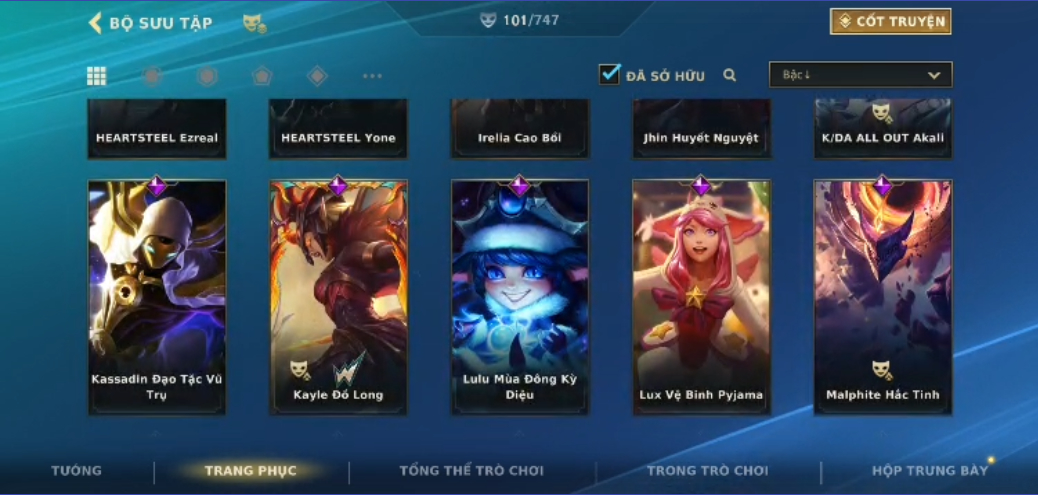Select the Malphite Hắc Tinh skin card
Viewport: 1038px width, 495px height.
pyautogui.click(x=883, y=297)
